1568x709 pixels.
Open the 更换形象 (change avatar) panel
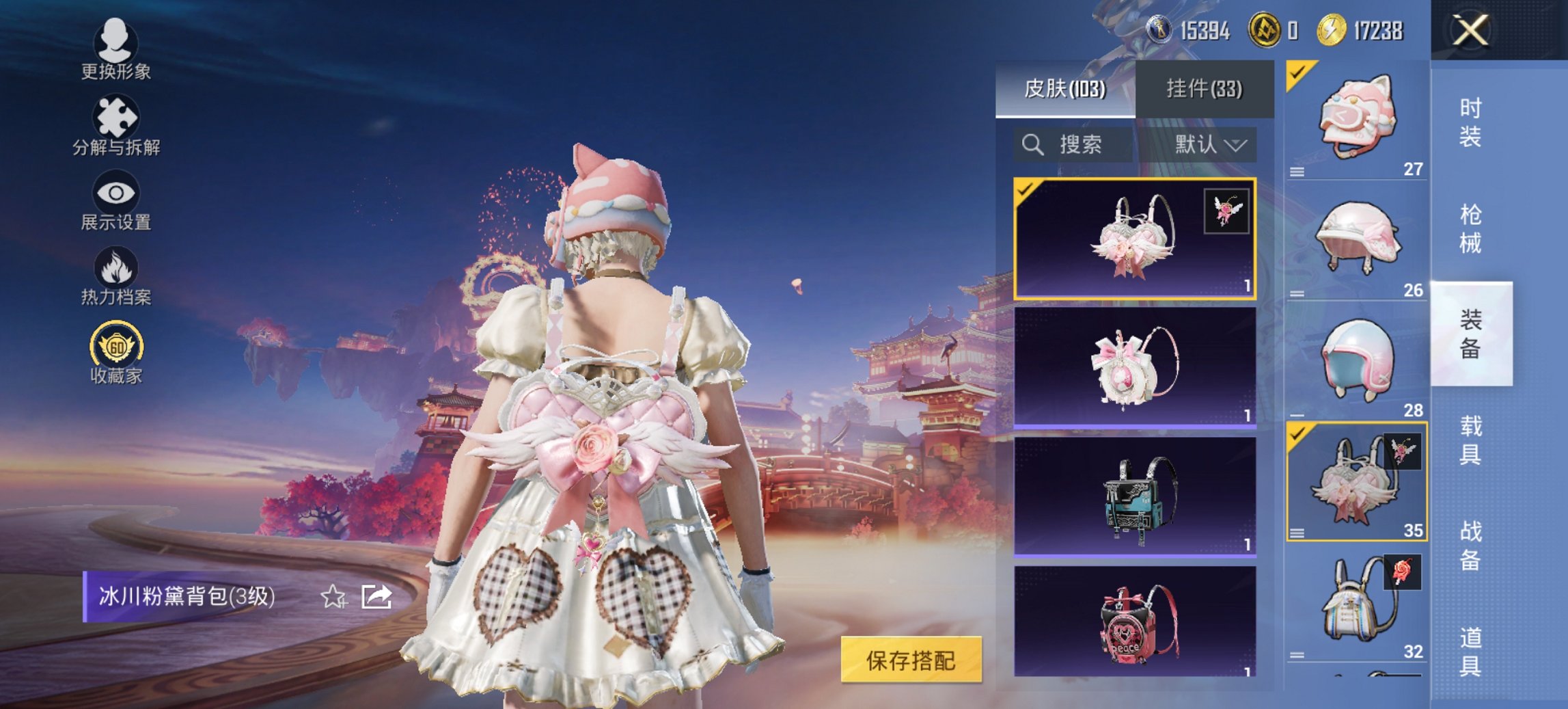116,52
